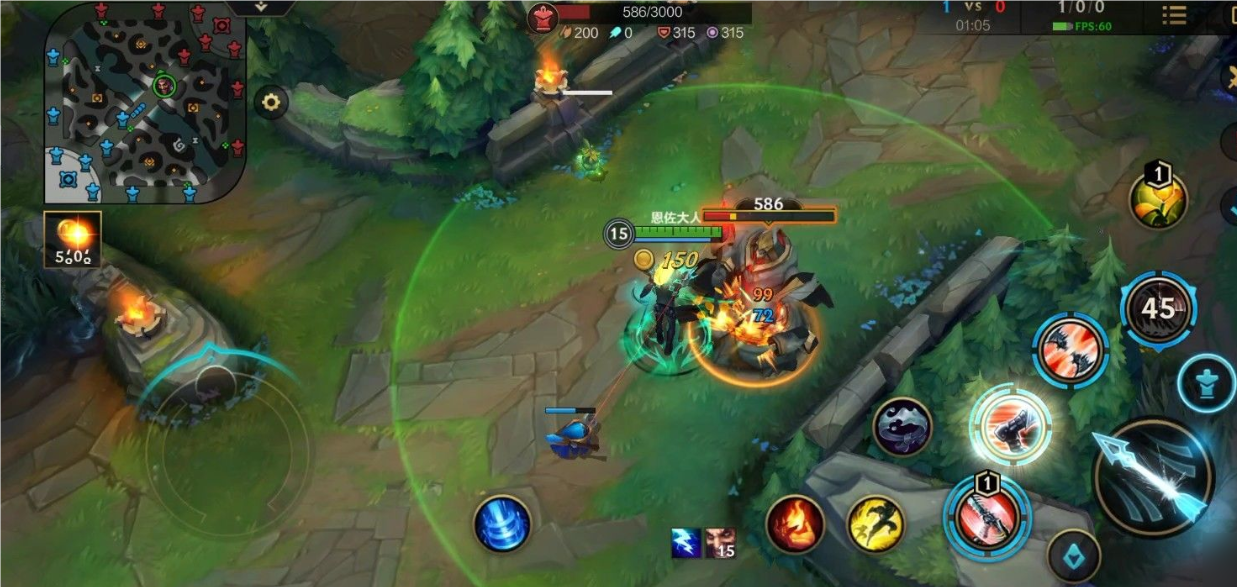Cast the Ignite summoner spell
Image resolution: width=1237 pixels, height=587 pixels.
click(x=795, y=524)
